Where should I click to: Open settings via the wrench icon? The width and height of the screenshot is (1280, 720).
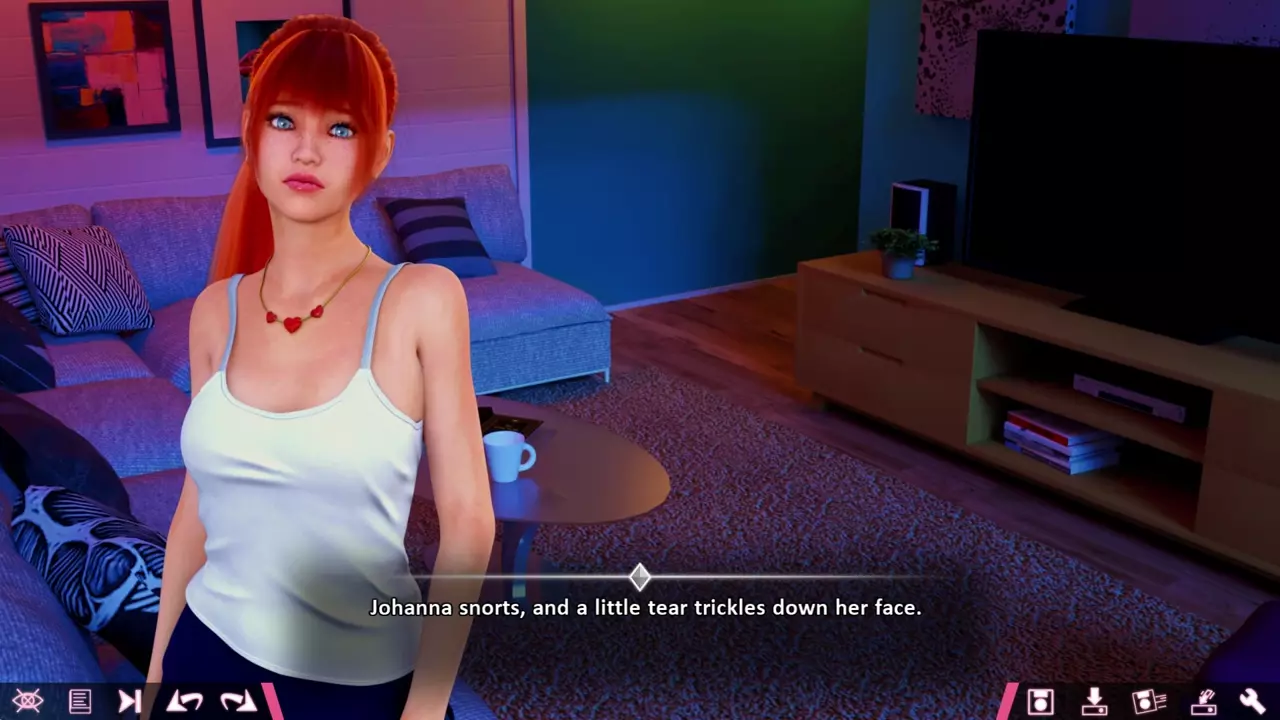[1252, 701]
